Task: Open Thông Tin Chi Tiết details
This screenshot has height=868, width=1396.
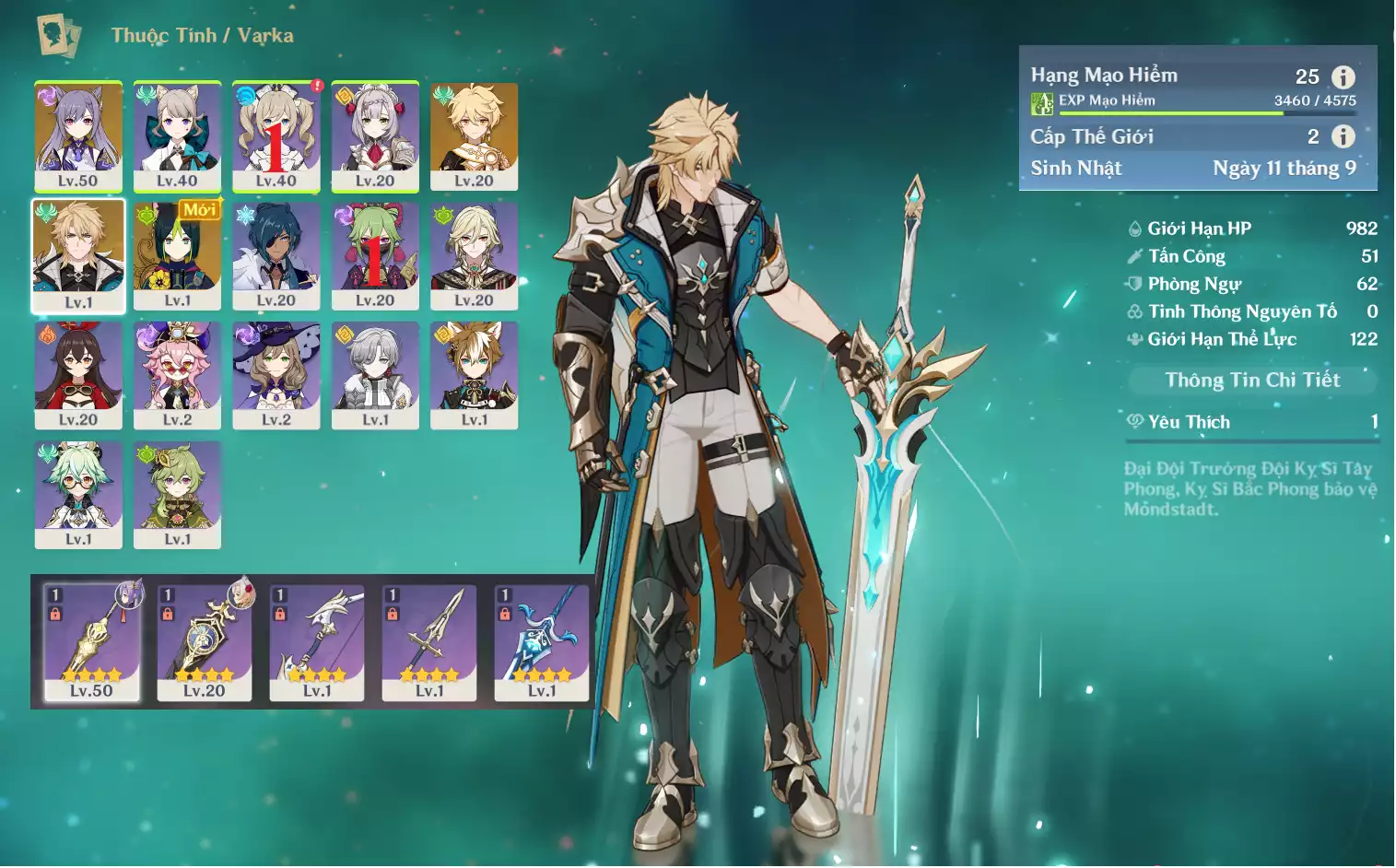Action: pyautogui.click(x=1252, y=380)
